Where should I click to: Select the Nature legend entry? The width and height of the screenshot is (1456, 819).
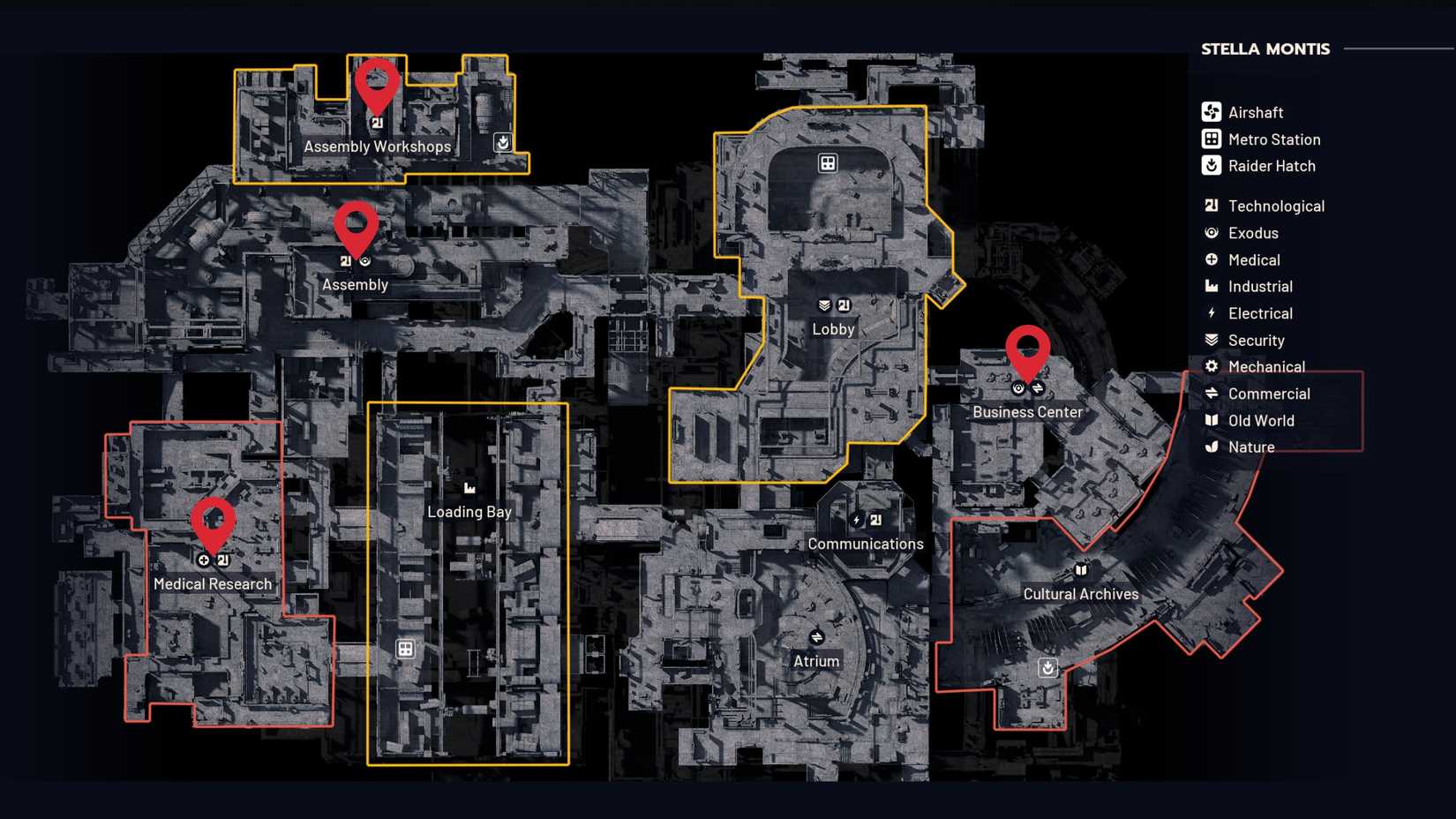tap(1250, 447)
